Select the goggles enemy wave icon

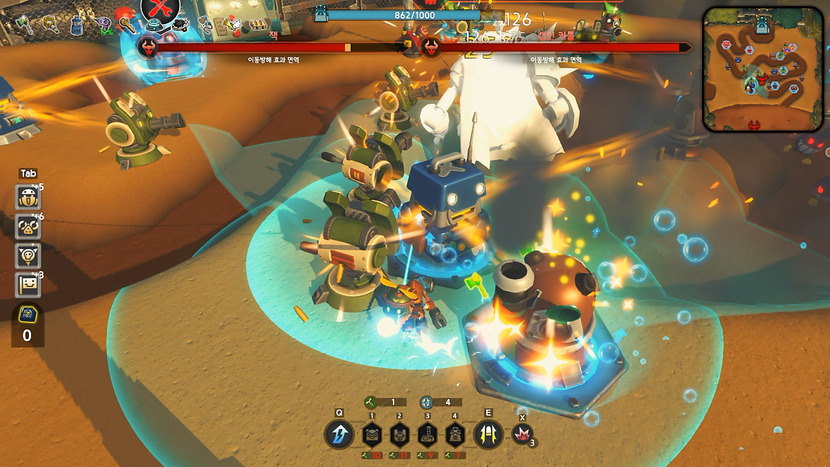[x=28, y=227]
